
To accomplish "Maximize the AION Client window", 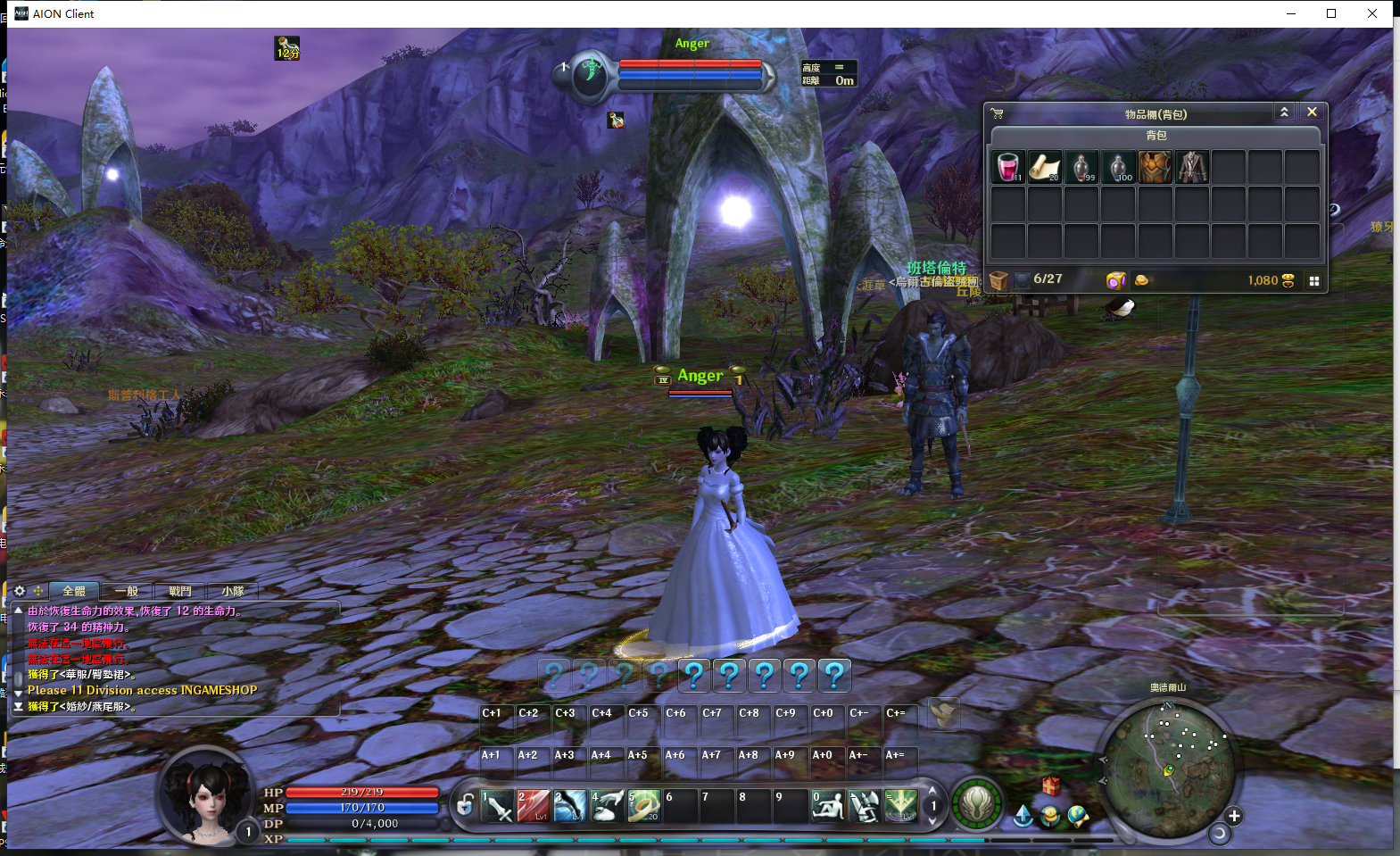I will click(x=1331, y=13).
